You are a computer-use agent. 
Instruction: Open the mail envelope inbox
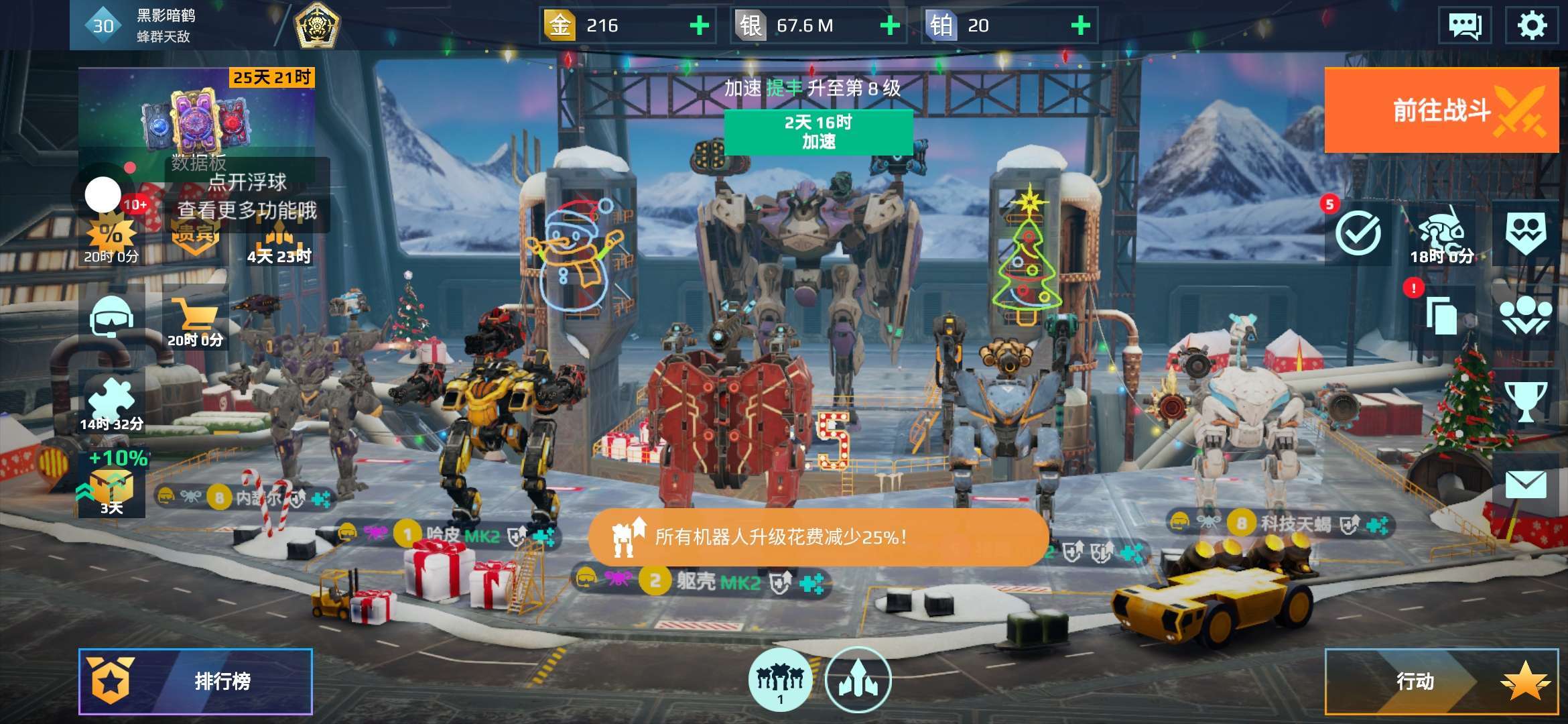tap(1526, 484)
